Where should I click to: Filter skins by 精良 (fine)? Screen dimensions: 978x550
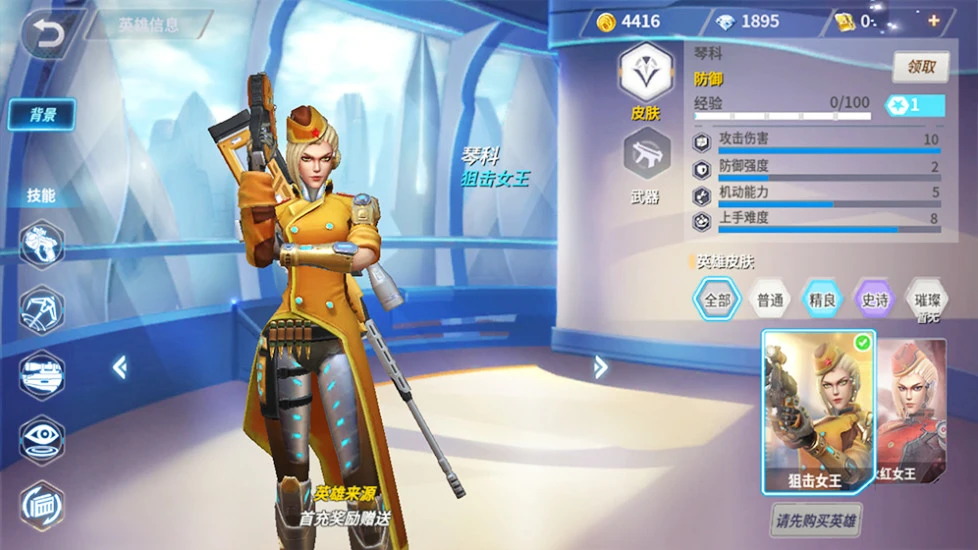click(822, 298)
